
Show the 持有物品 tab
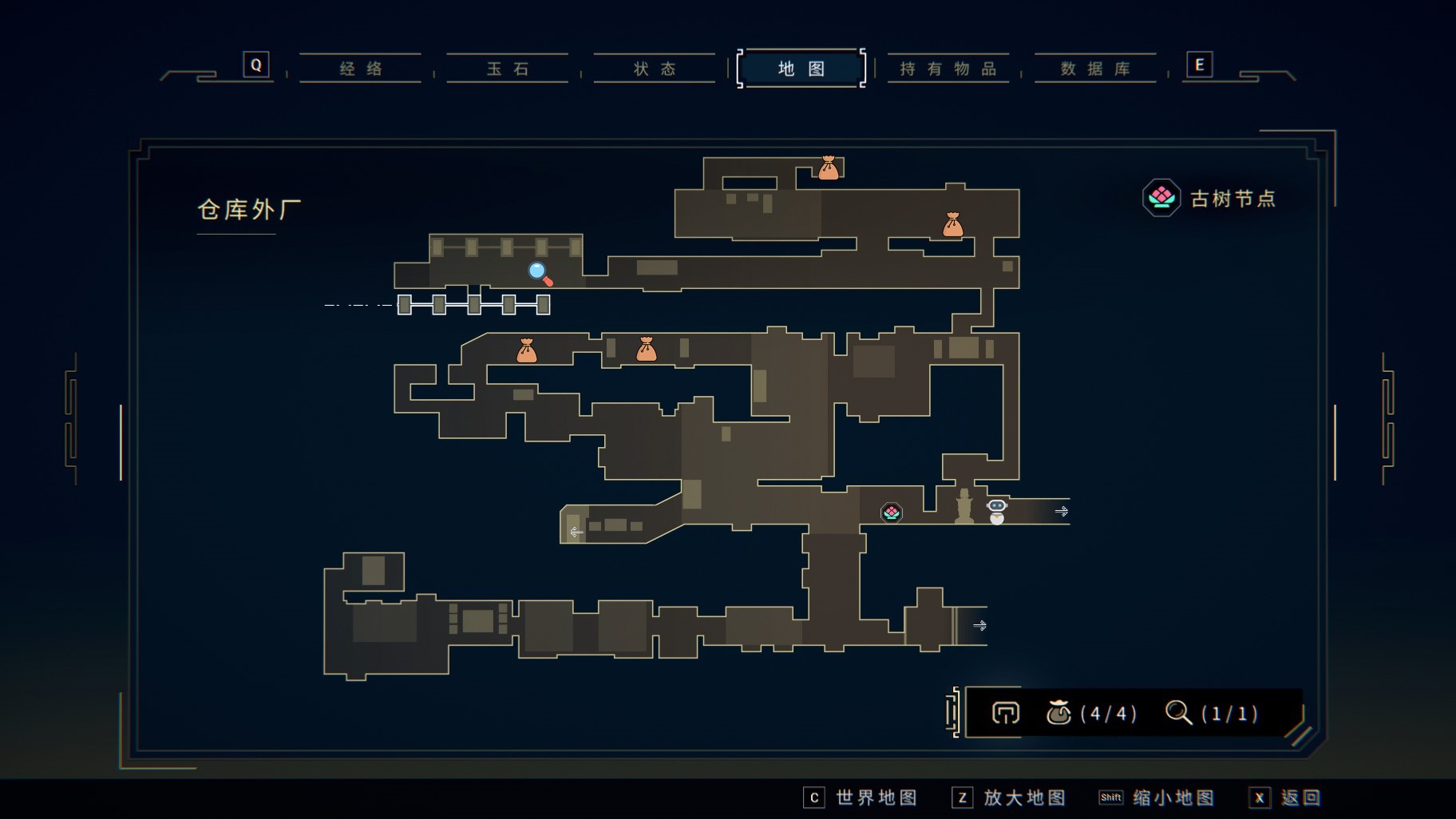pyautogui.click(x=948, y=69)
